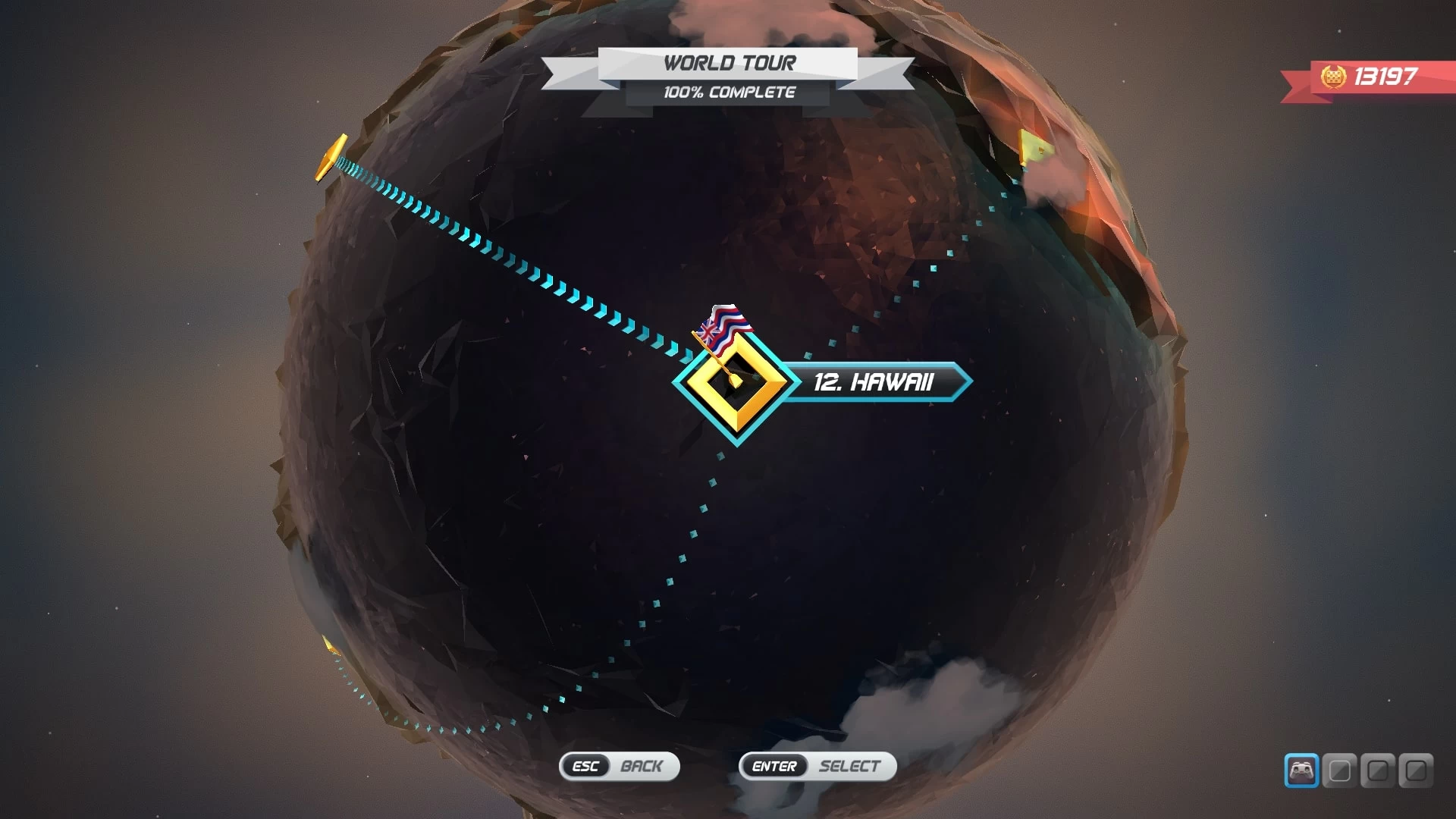This screenshot has height=819, width=1456.
Task: Click the Back button
Action: point(619,766)
